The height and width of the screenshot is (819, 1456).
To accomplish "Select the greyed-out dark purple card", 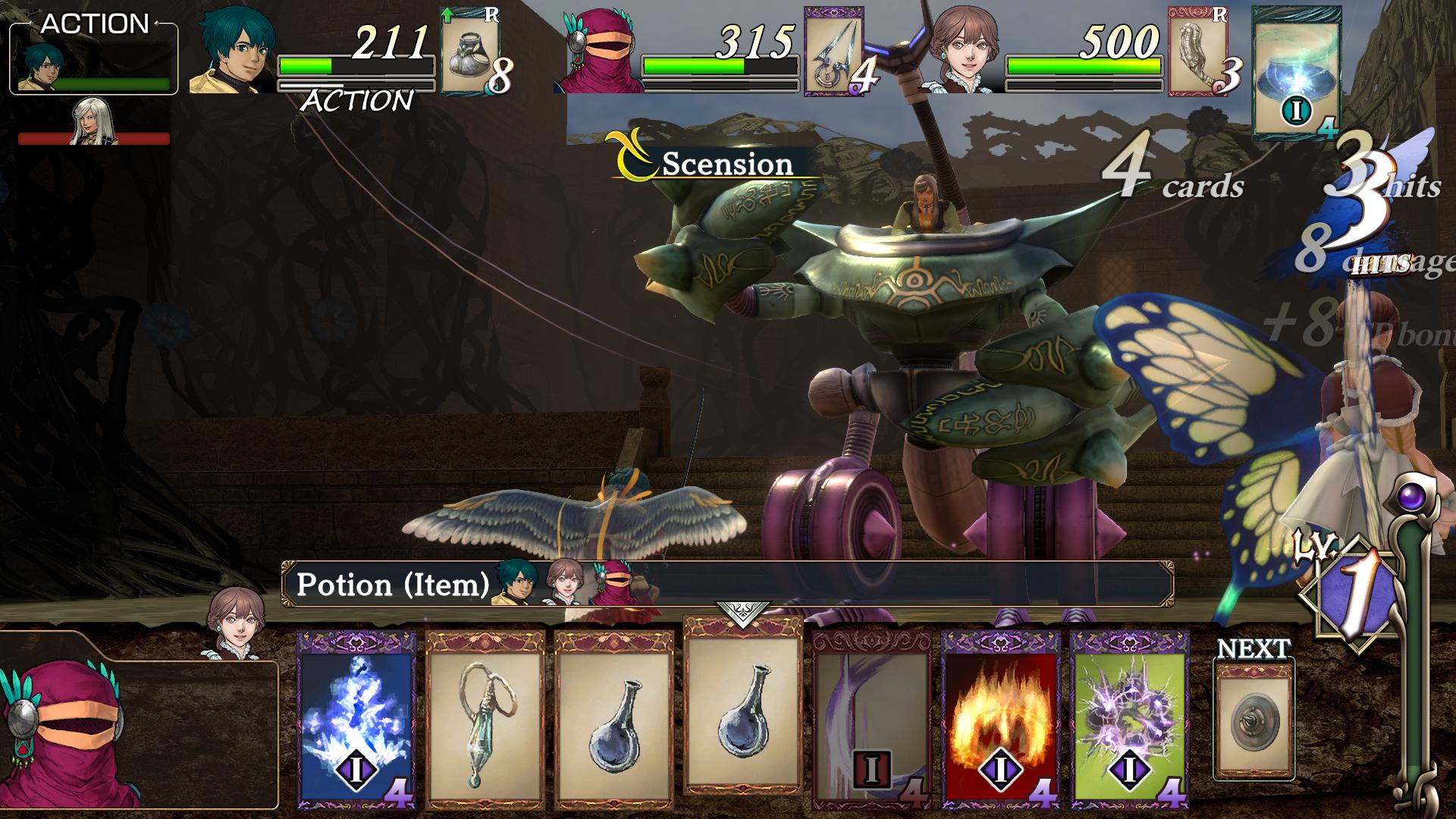I will click(871, 719).
